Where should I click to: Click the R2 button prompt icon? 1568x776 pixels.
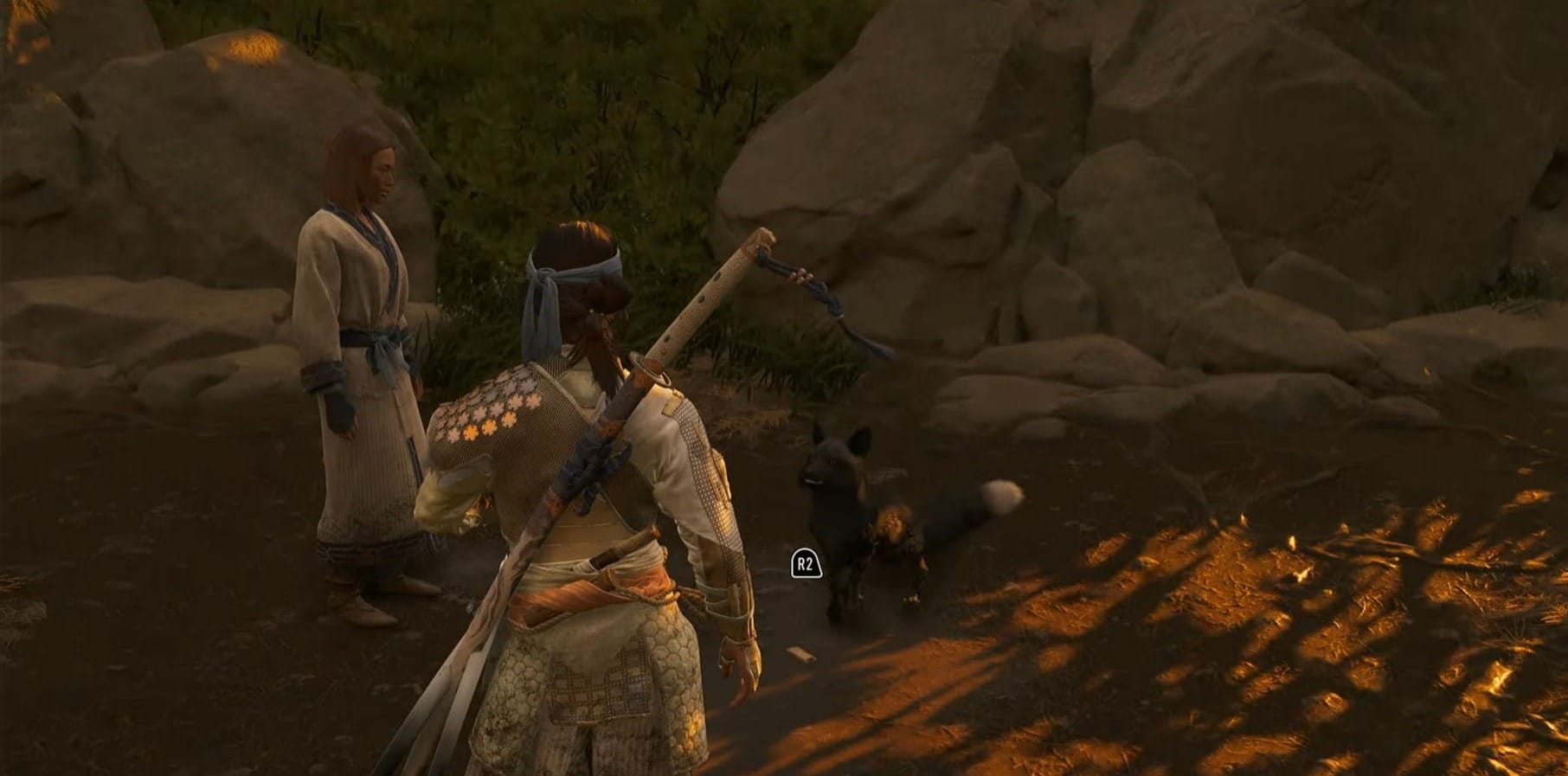click(x=806, y=562)
